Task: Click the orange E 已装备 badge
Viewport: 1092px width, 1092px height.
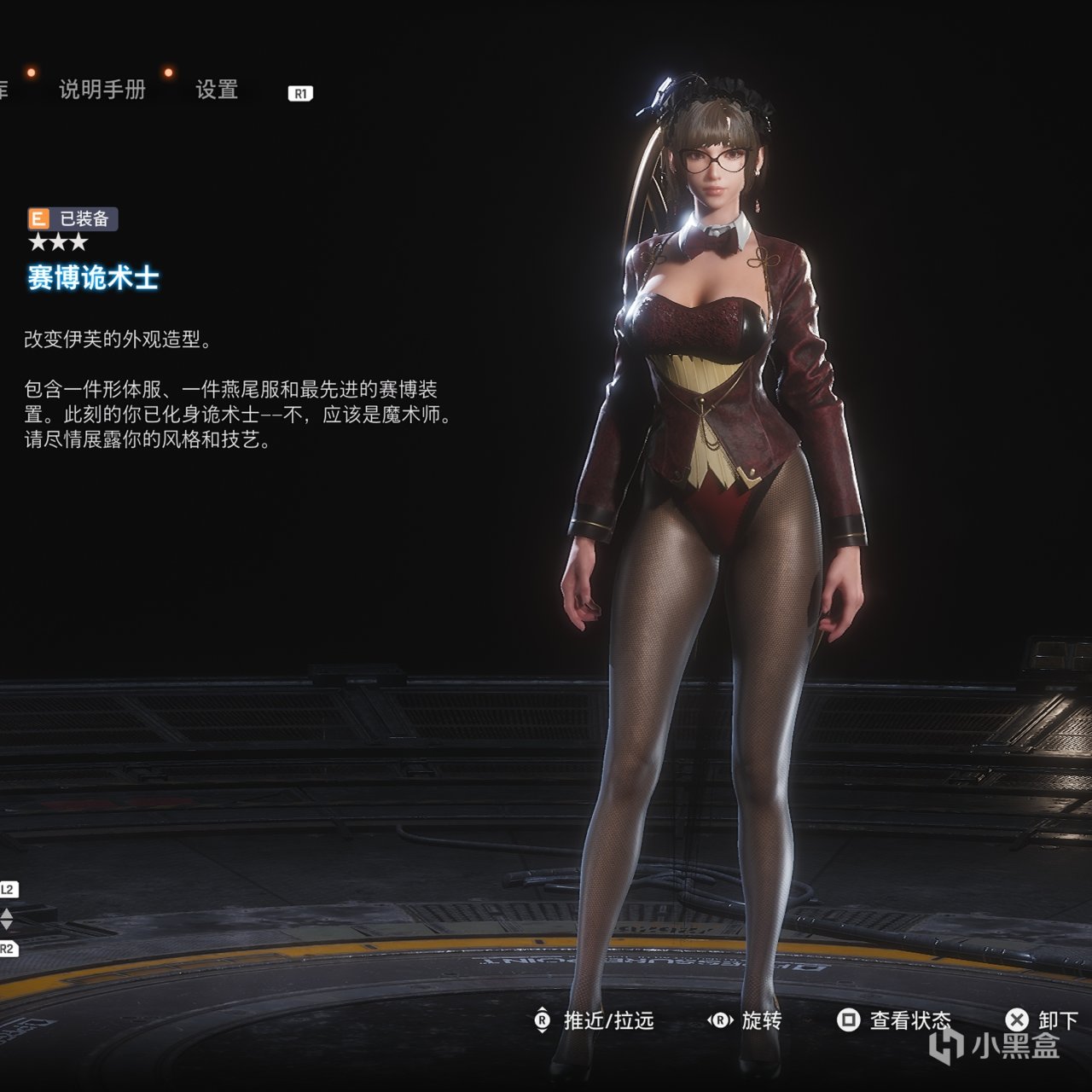Action: 73,218
